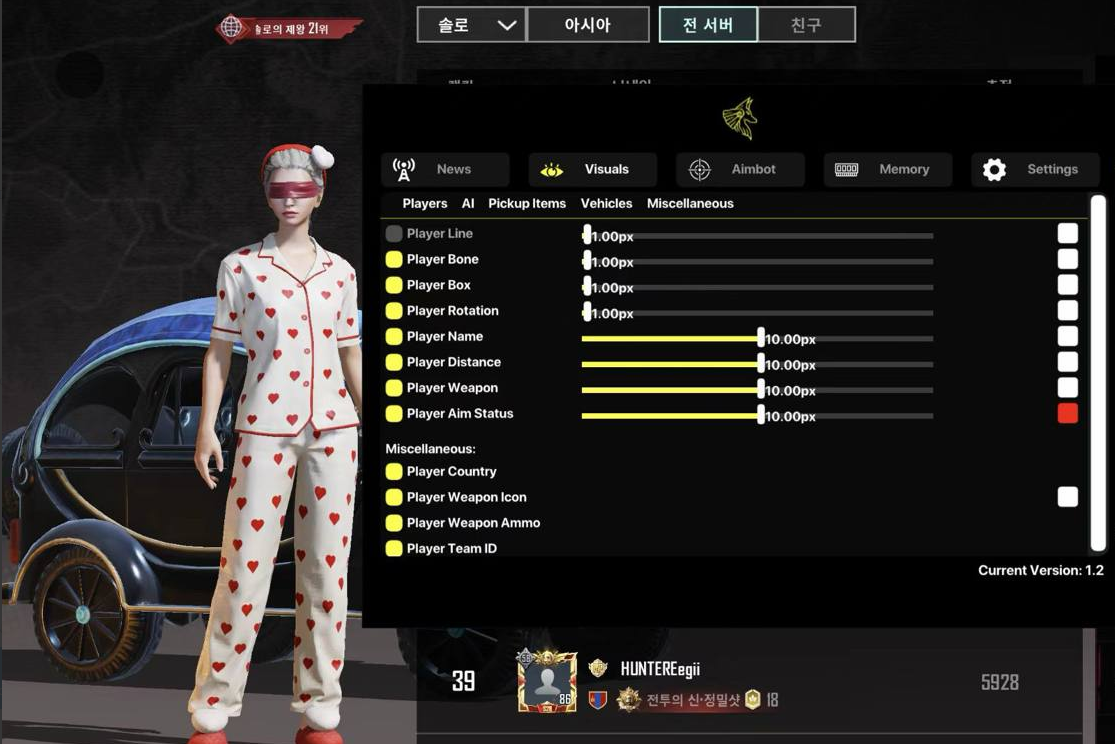Select the HUNTEREegii leaderboard row
This screenshot has height=744, width=1115.
748,683
